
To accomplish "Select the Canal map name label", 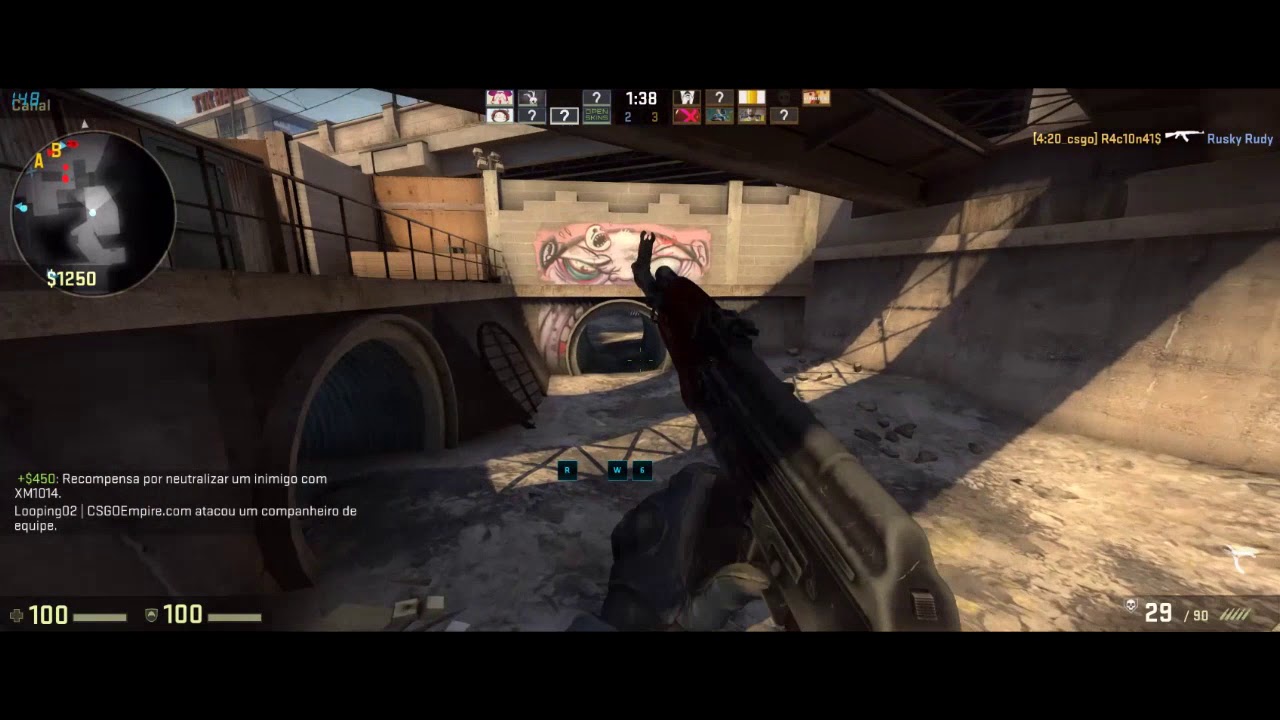I will [x=30, y=103].
